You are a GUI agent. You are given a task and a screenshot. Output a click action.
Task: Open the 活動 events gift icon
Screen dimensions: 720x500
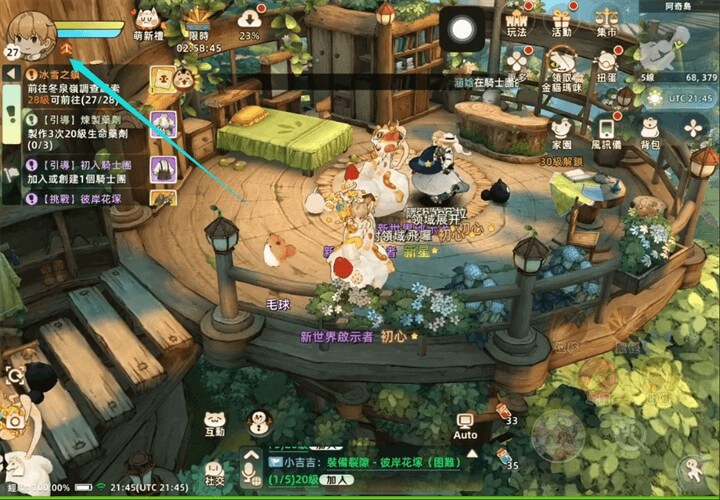(x=561, y=22)
